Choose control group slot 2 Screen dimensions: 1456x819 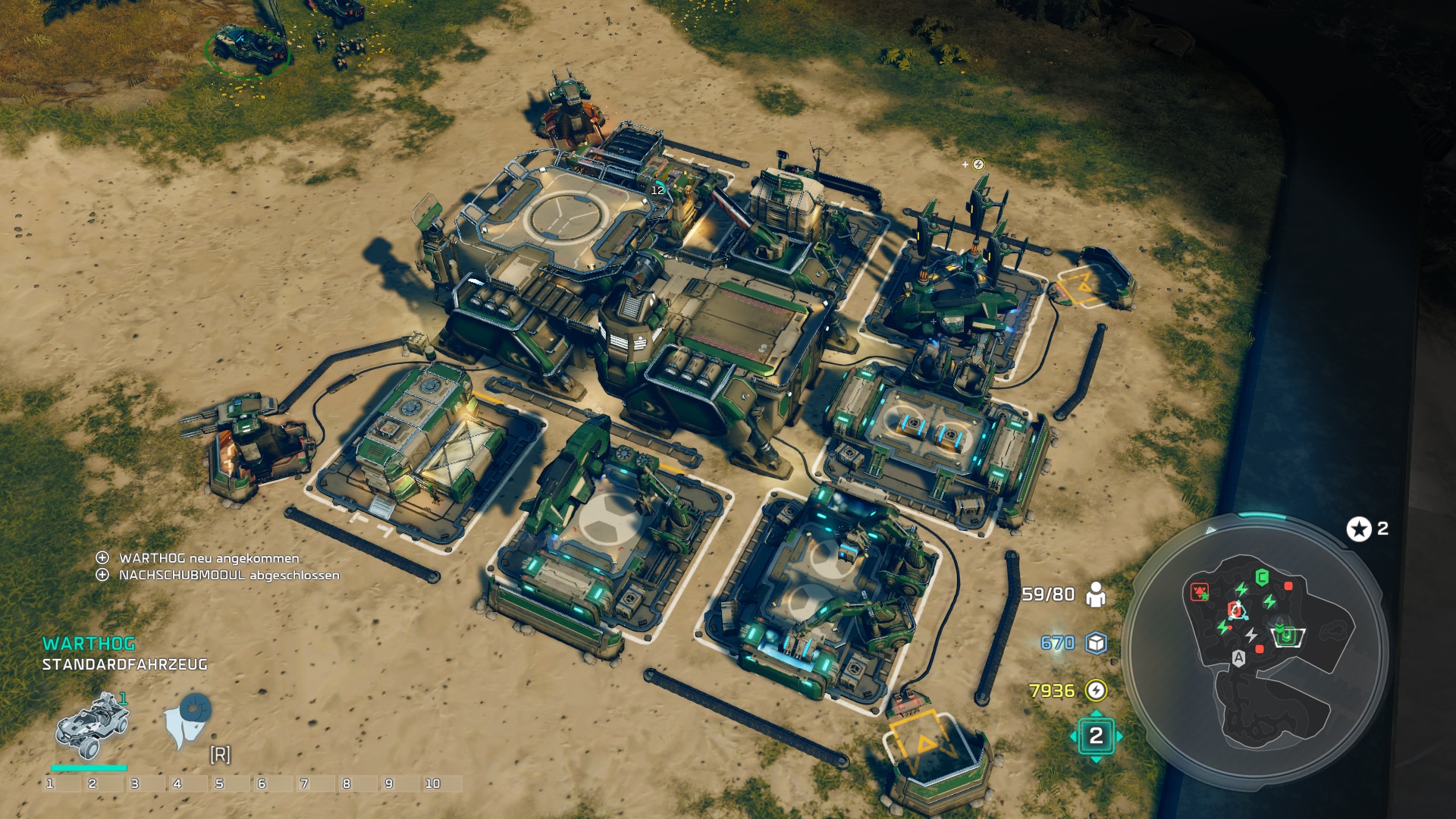point(93,783)
